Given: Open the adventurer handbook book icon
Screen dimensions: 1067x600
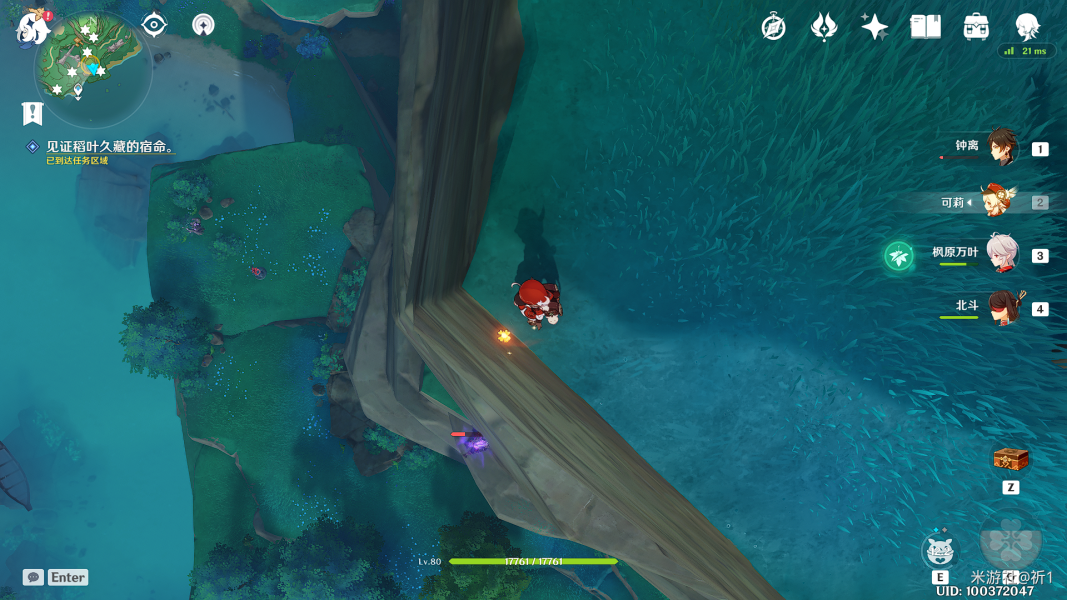Looking at the screenshot, I should (x=925, y=27).
